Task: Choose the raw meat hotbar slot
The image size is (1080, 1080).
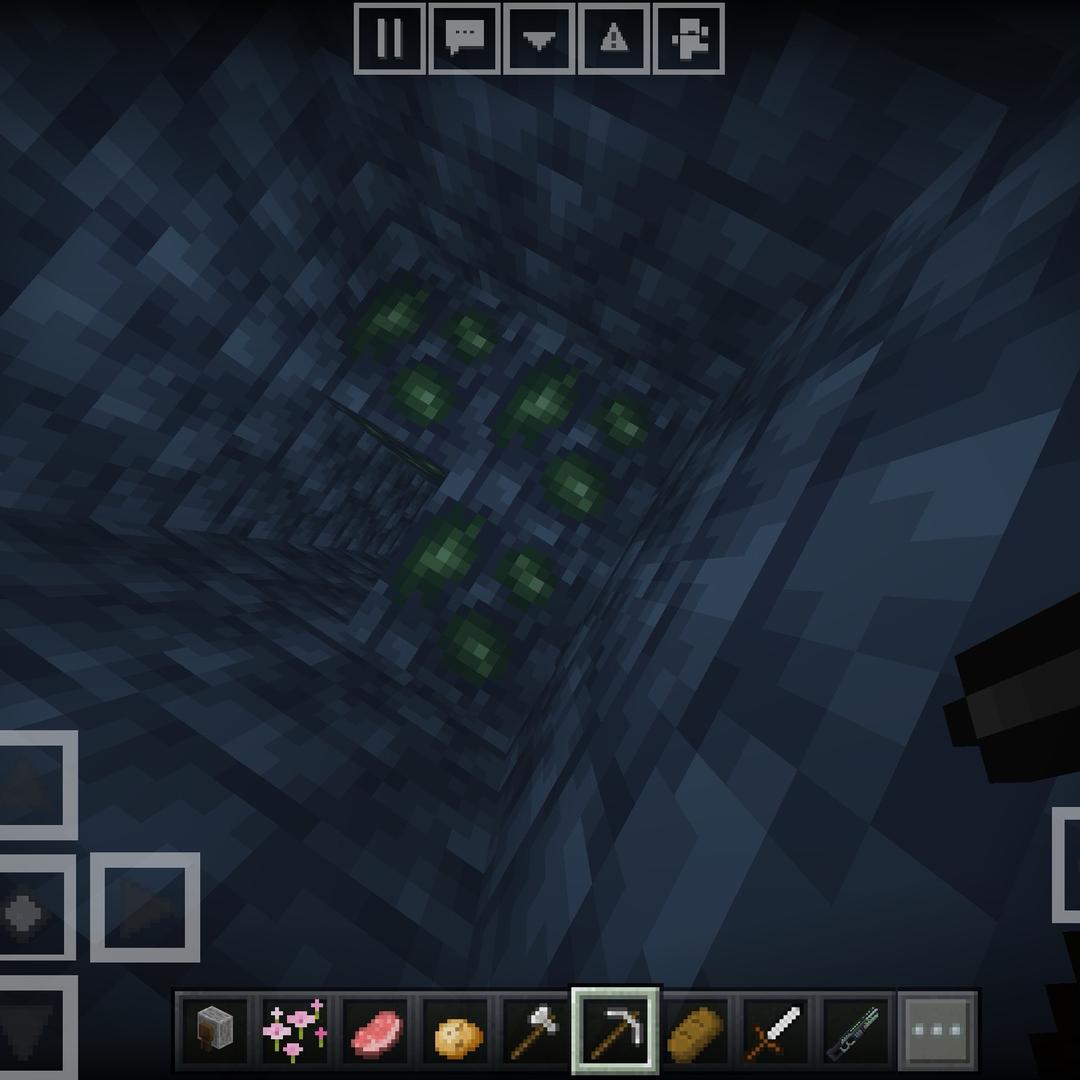Action: (375, 1031)
